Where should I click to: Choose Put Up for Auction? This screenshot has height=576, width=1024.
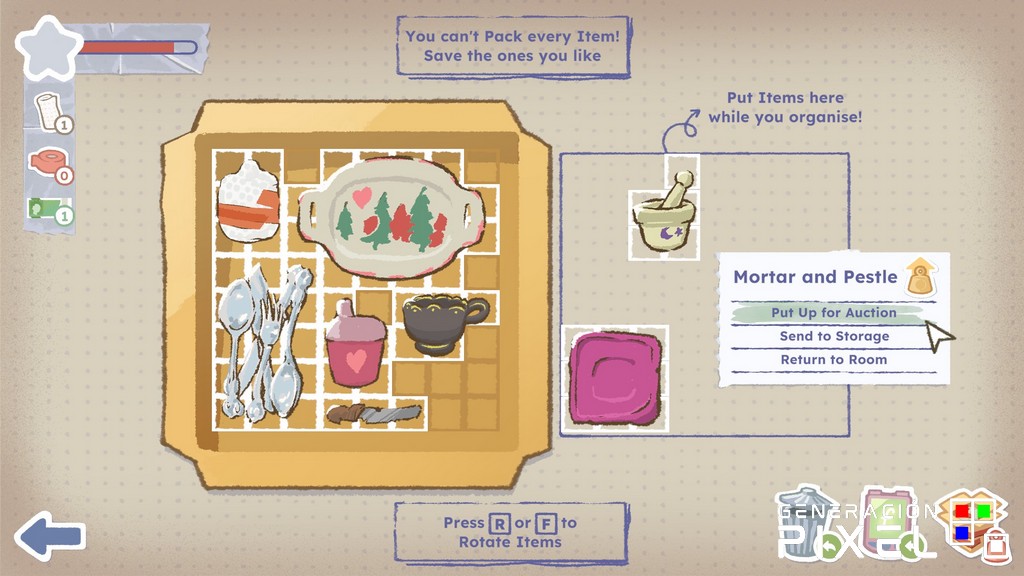(833, 313)
